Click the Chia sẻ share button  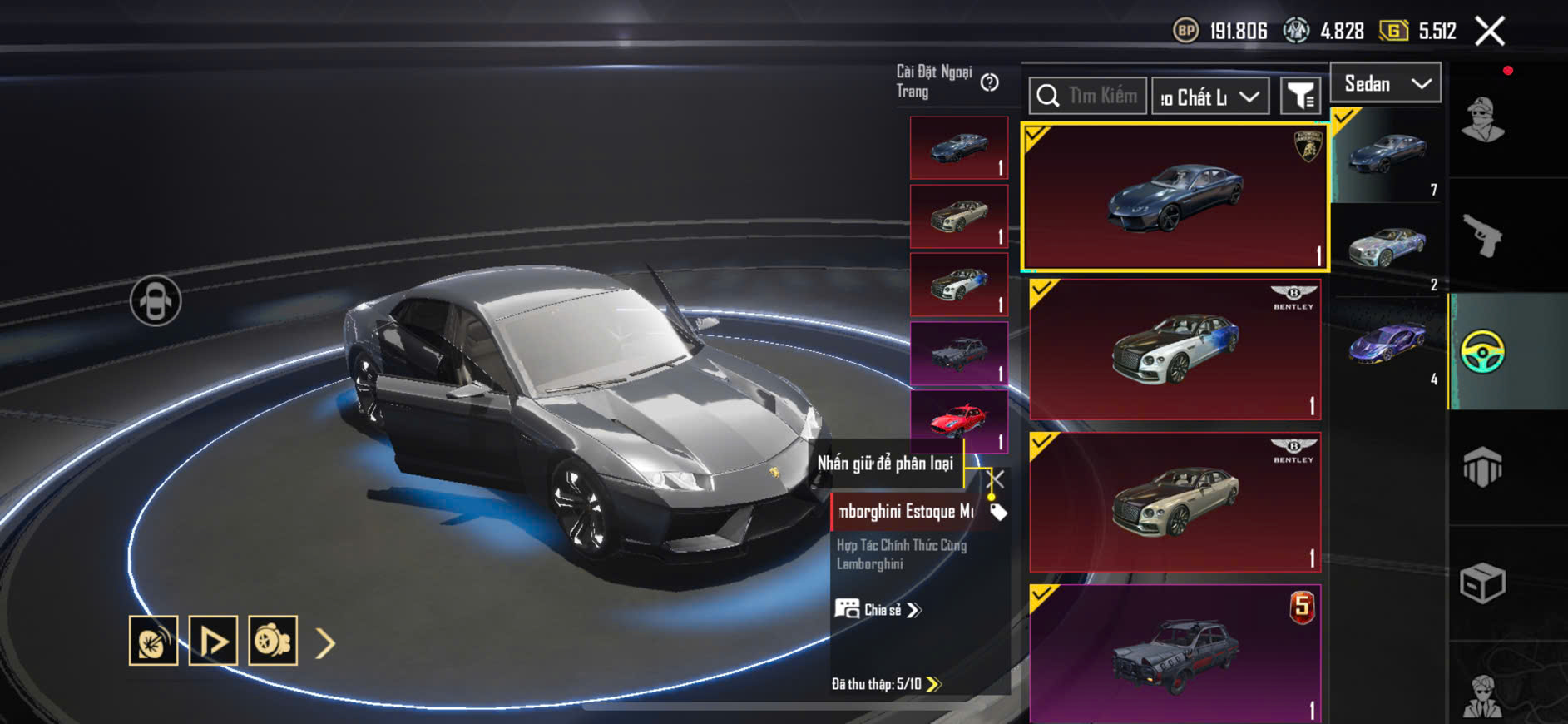(879, 610)
